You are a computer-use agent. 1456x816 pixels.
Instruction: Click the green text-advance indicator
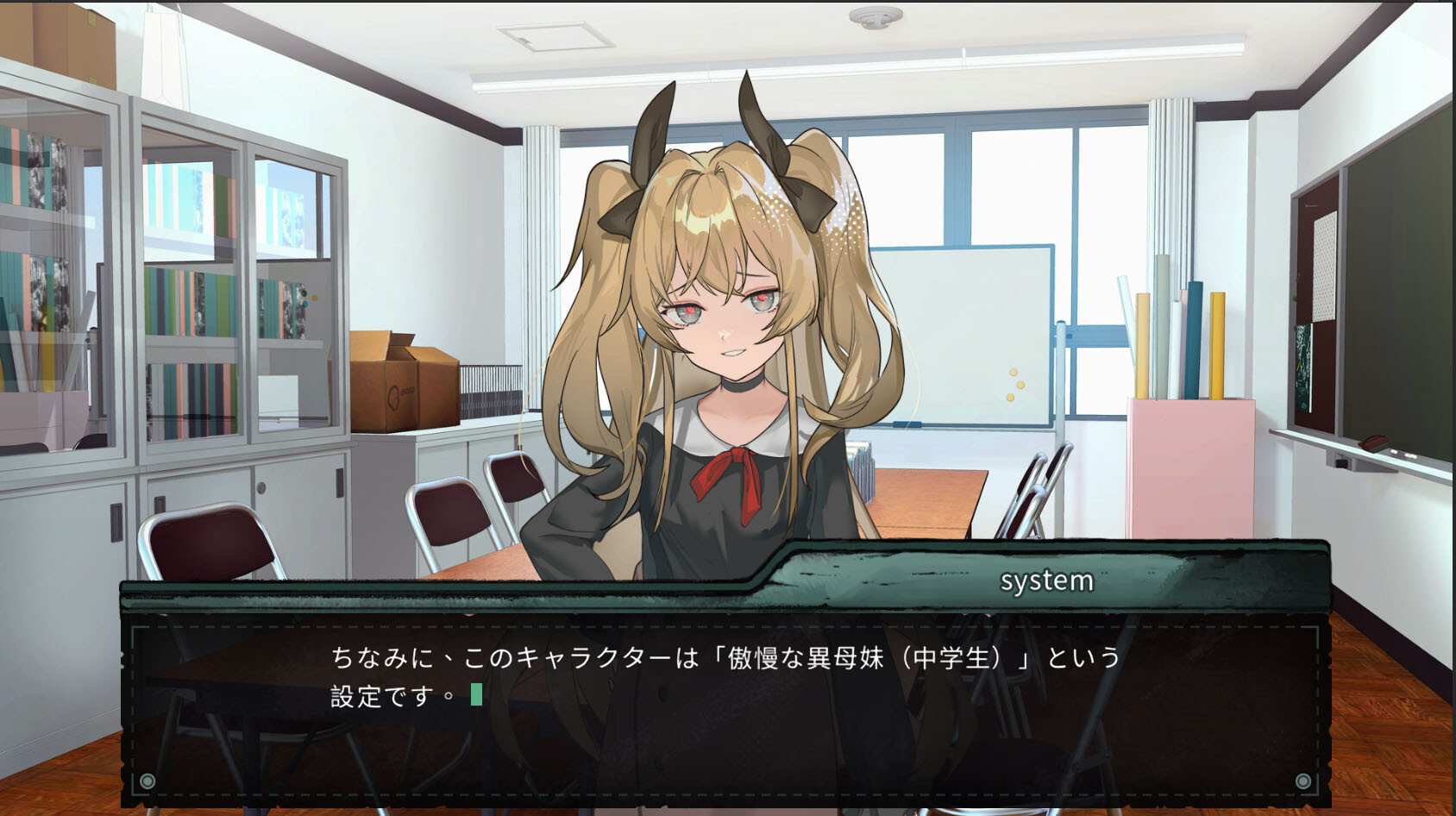476,695
